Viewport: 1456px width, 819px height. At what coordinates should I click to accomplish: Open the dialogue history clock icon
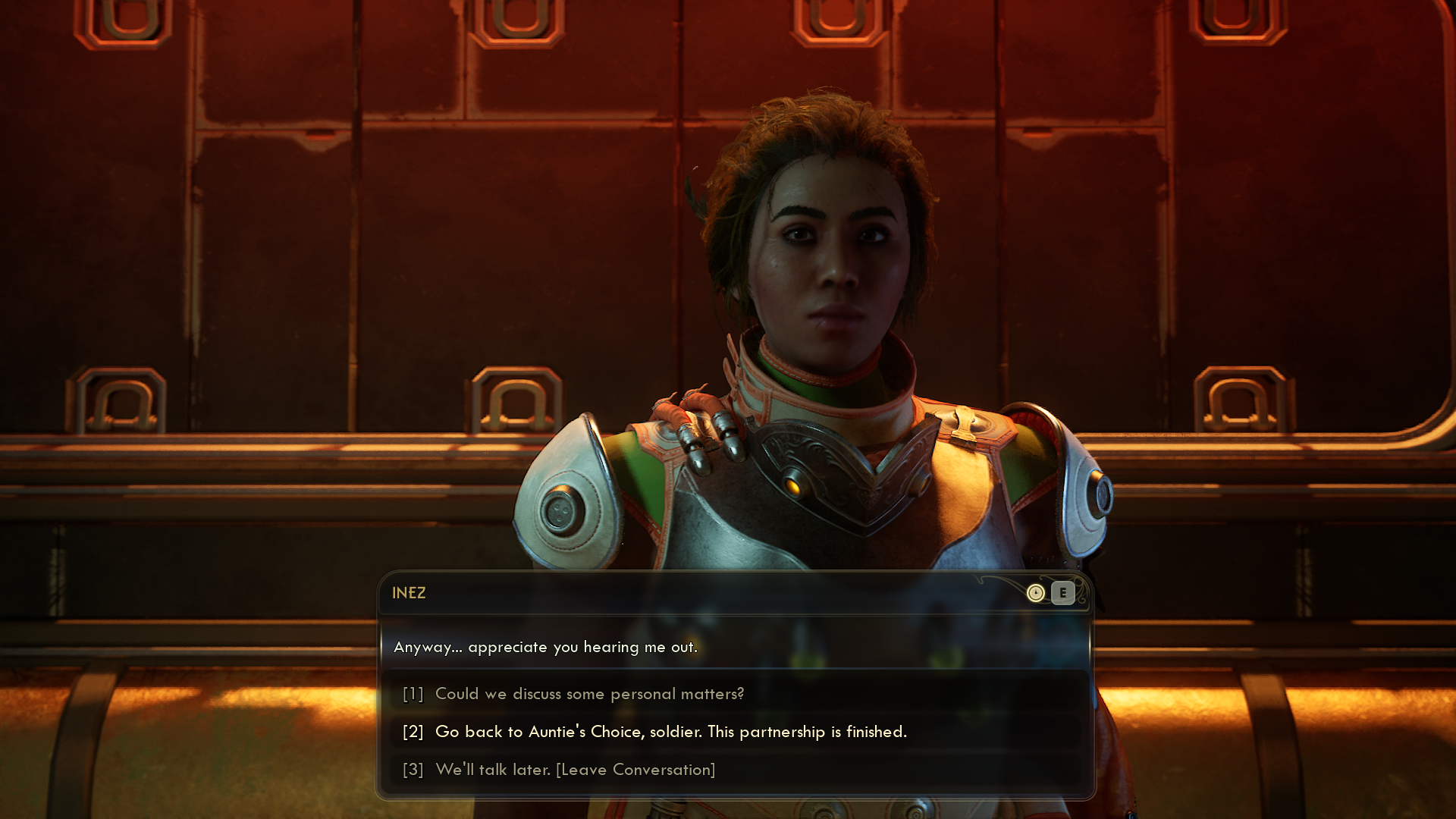tap(1035, 593)
